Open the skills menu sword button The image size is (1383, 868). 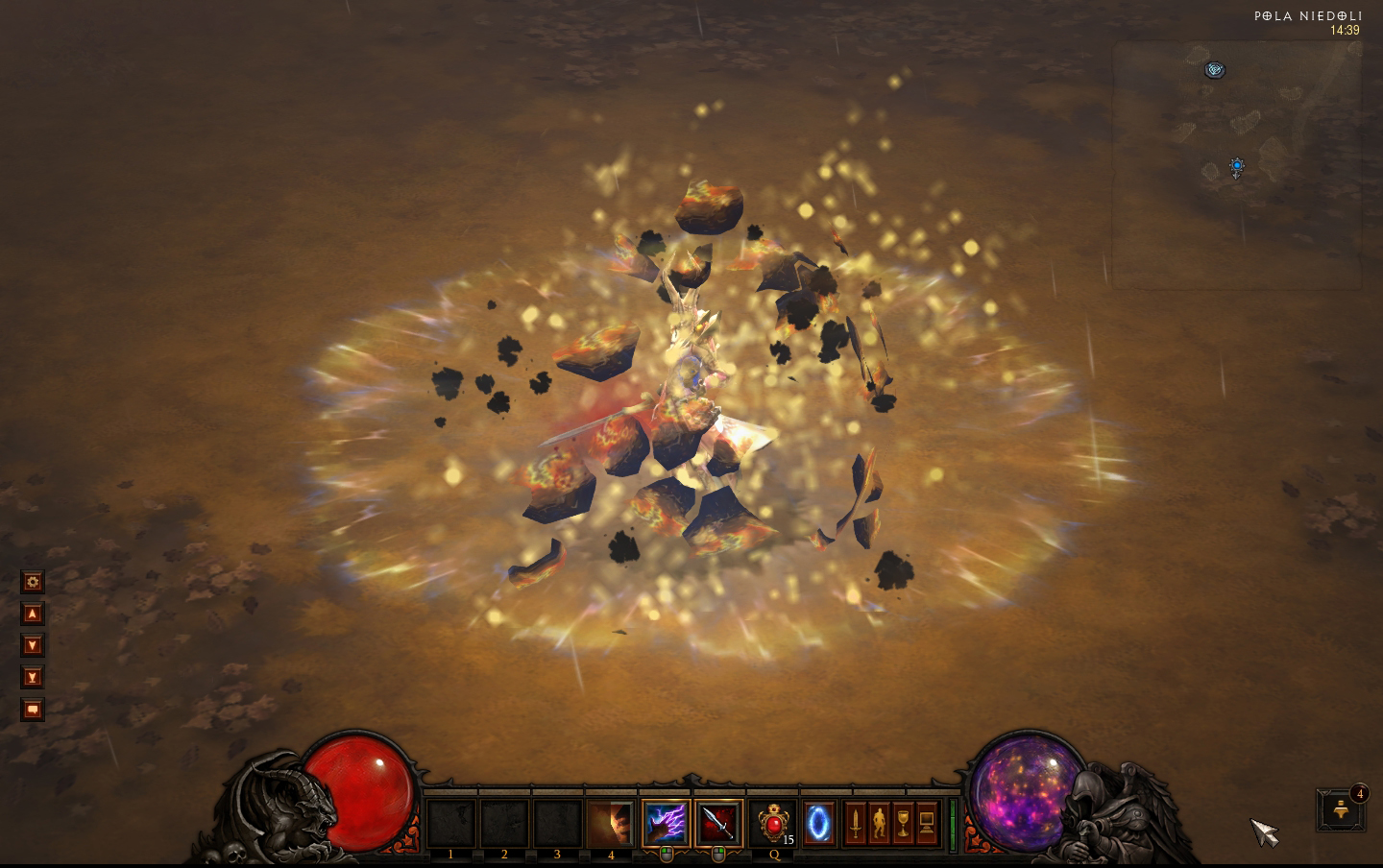pos(856,823)
